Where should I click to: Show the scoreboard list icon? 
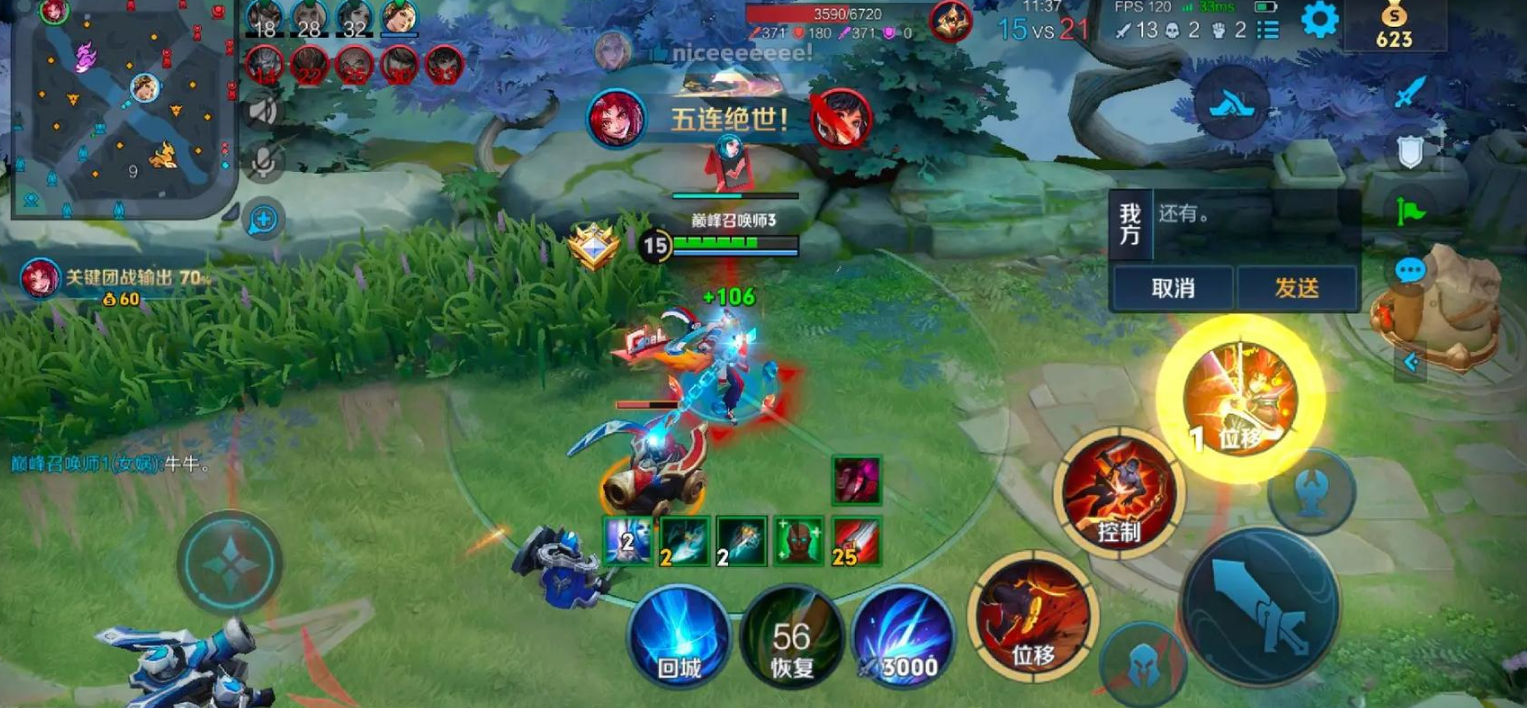pyautogui.click(x=1268, y=29)
